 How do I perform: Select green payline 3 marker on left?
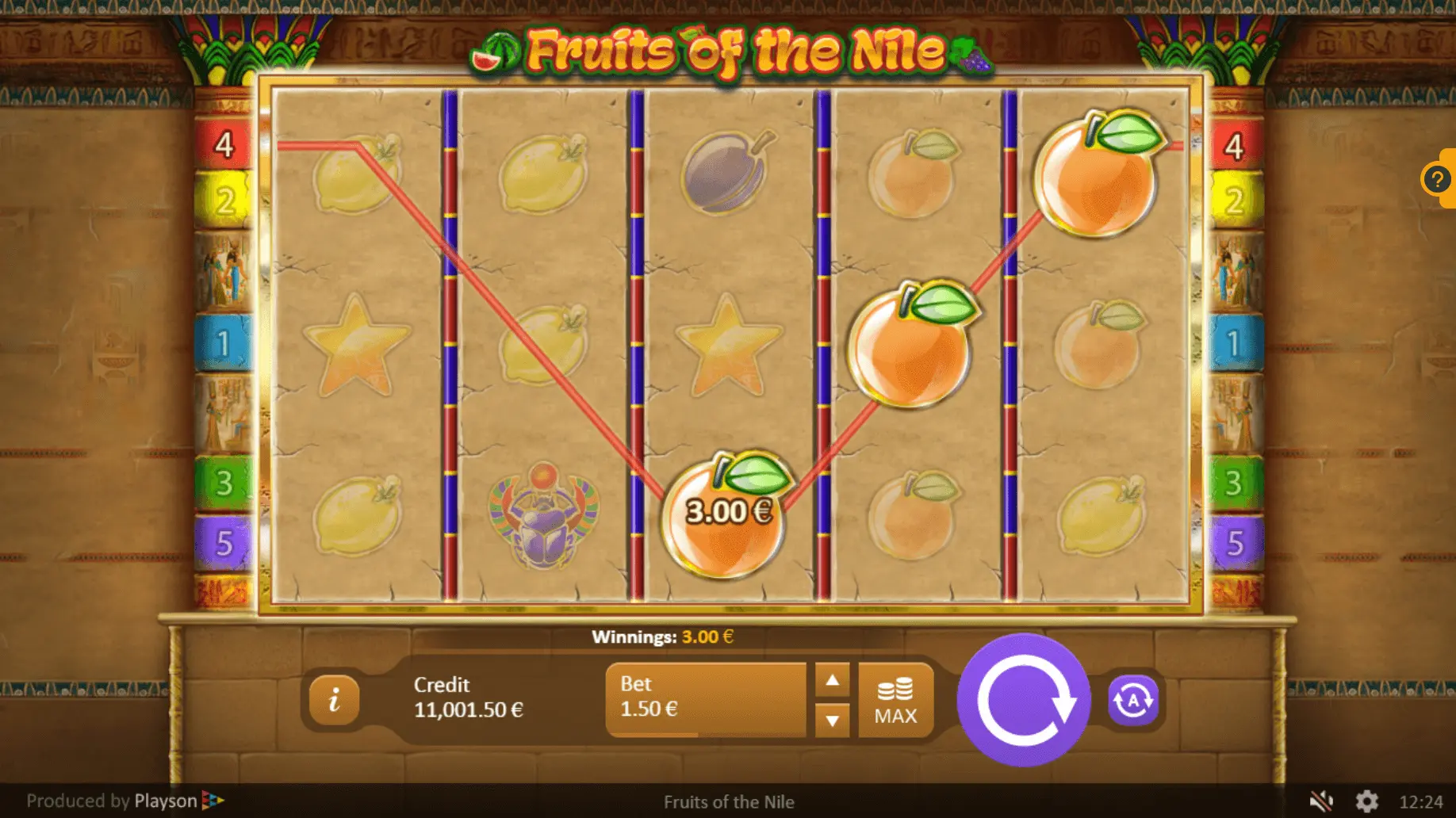pyautogui.click(x=224, y=482)
